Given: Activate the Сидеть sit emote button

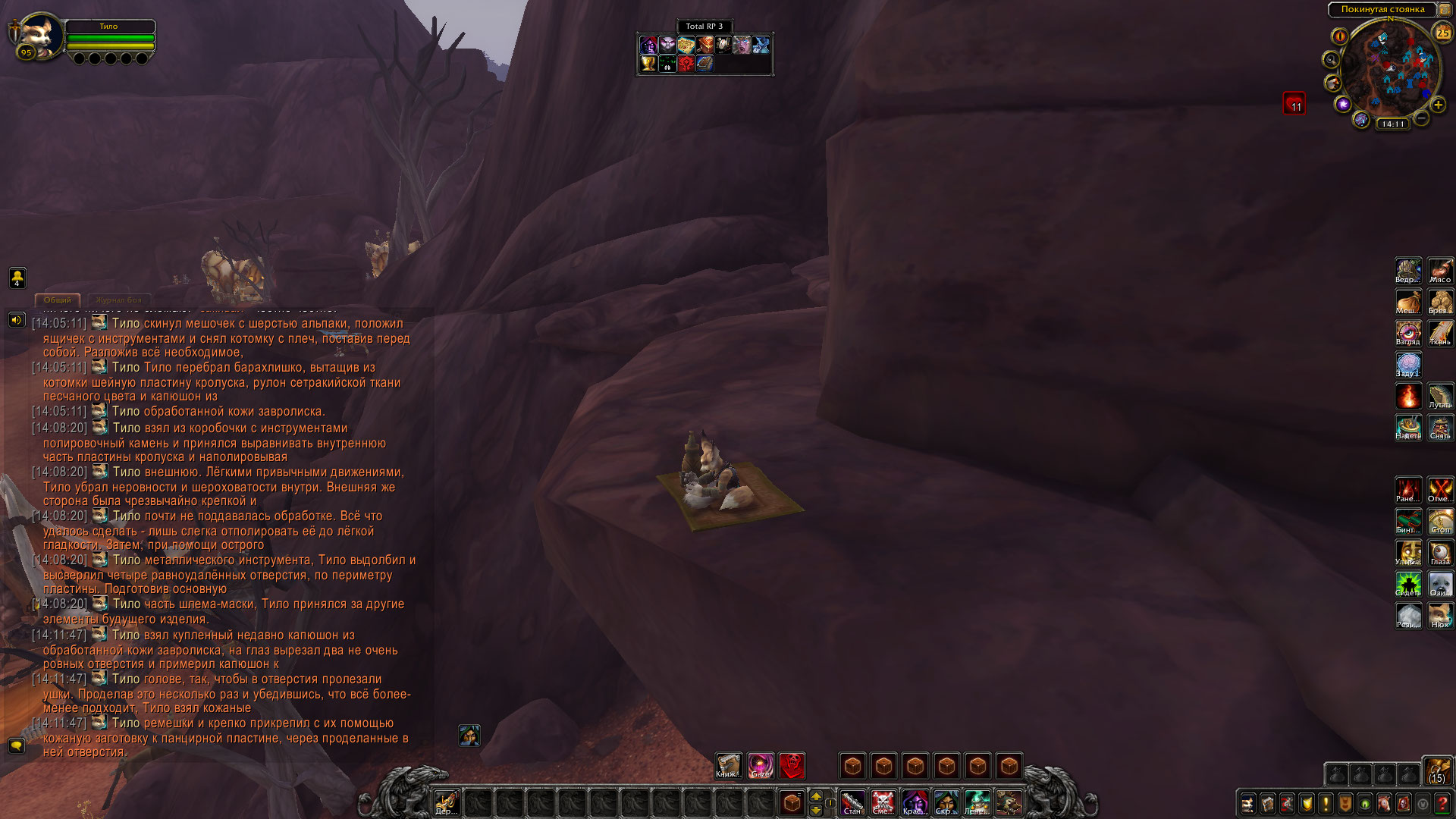Looking at the screenshot, I should click(x=1408, y=584).
